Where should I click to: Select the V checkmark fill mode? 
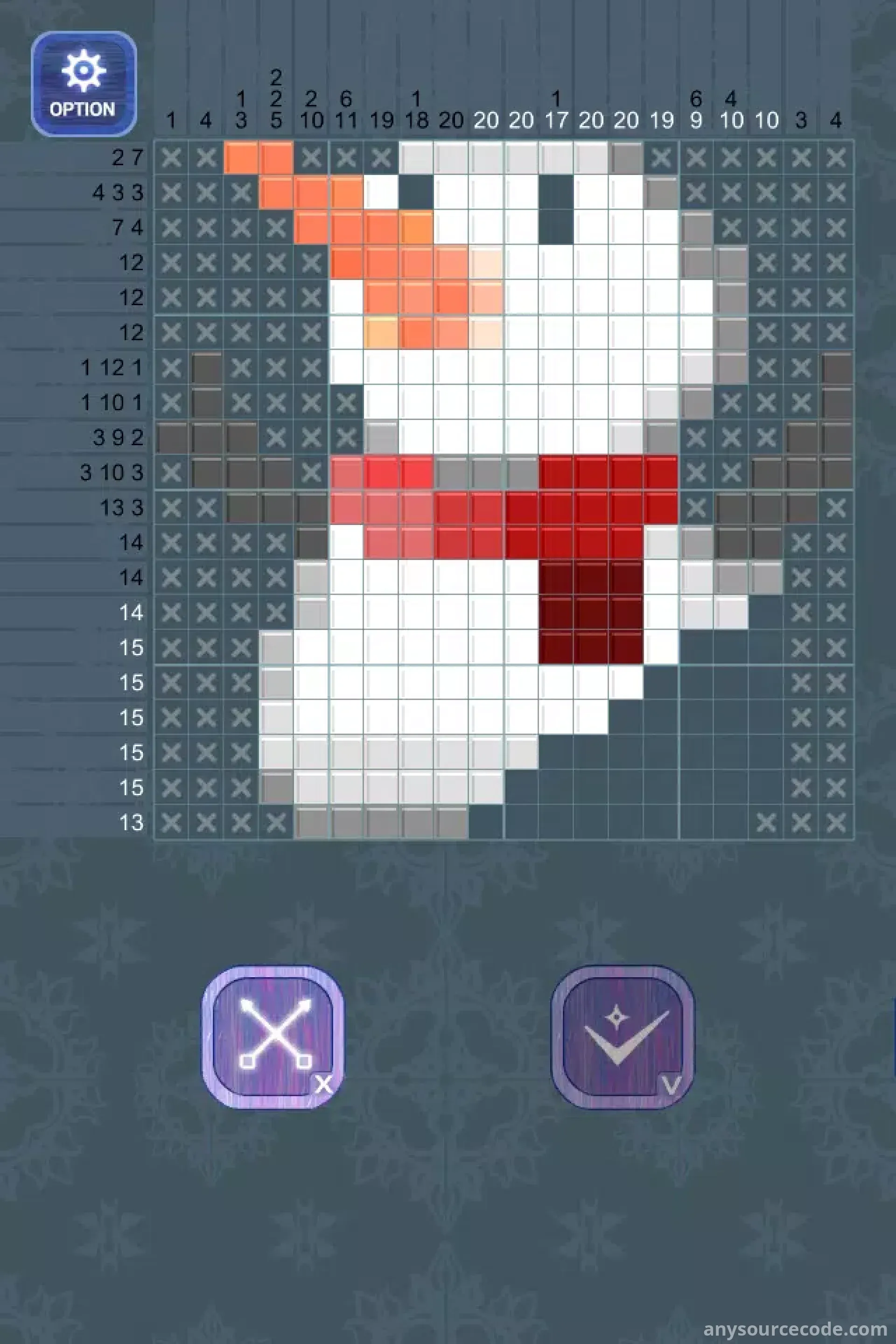click(622, 1036)
